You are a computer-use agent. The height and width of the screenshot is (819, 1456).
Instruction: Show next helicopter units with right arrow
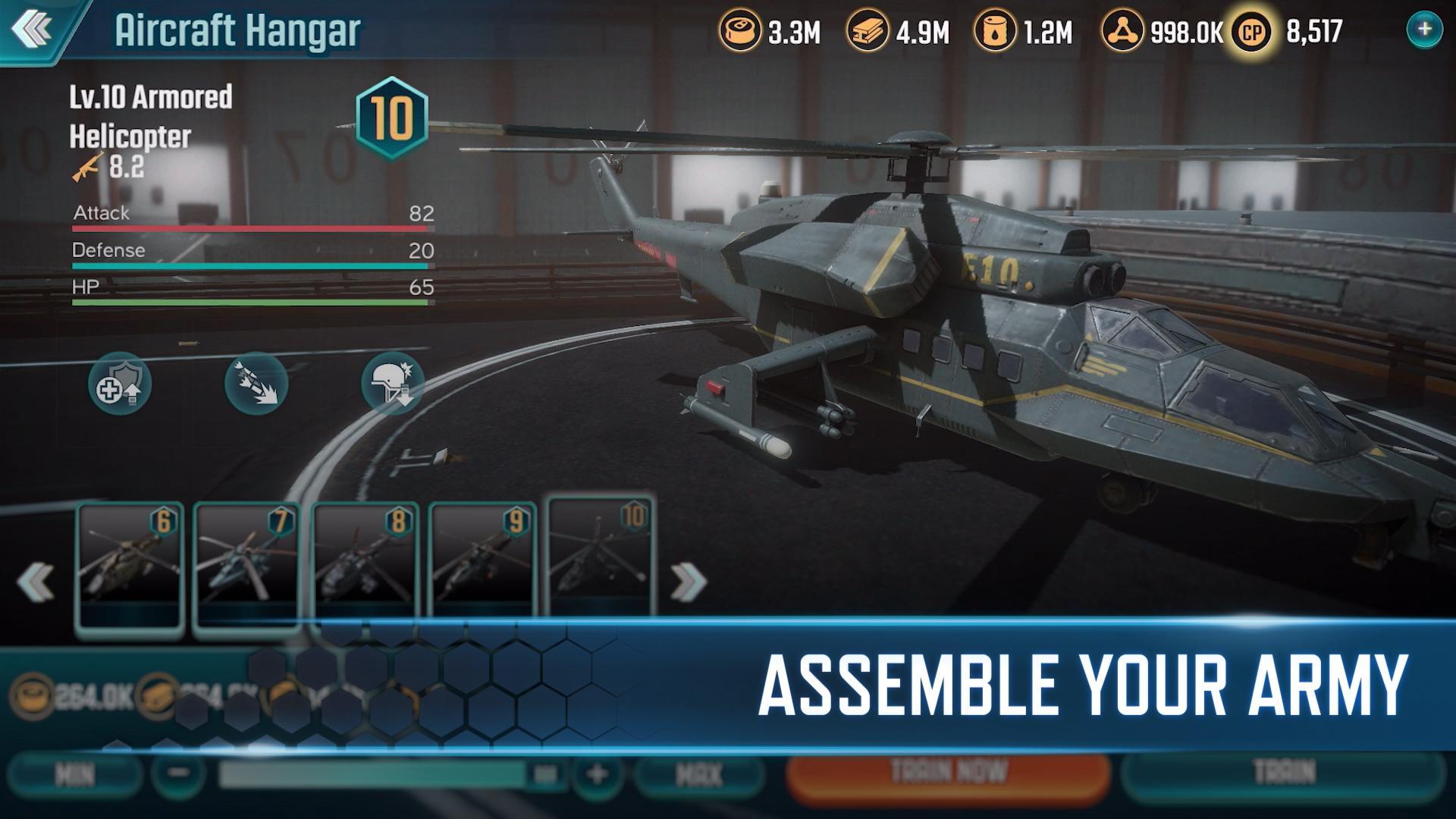(688, 582)
